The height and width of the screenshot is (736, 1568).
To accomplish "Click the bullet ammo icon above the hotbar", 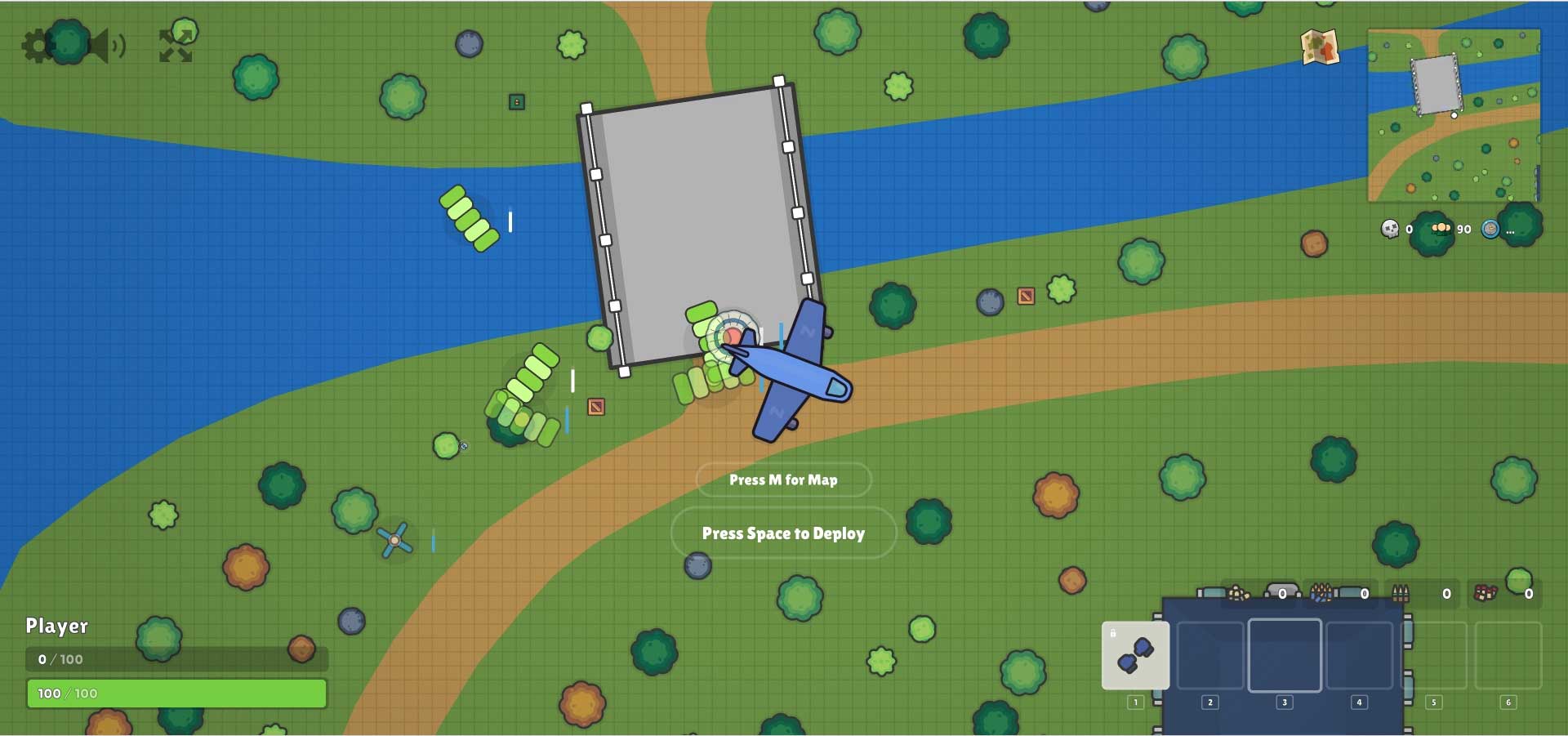I will pyautogui.click(x=1400, y=593).
